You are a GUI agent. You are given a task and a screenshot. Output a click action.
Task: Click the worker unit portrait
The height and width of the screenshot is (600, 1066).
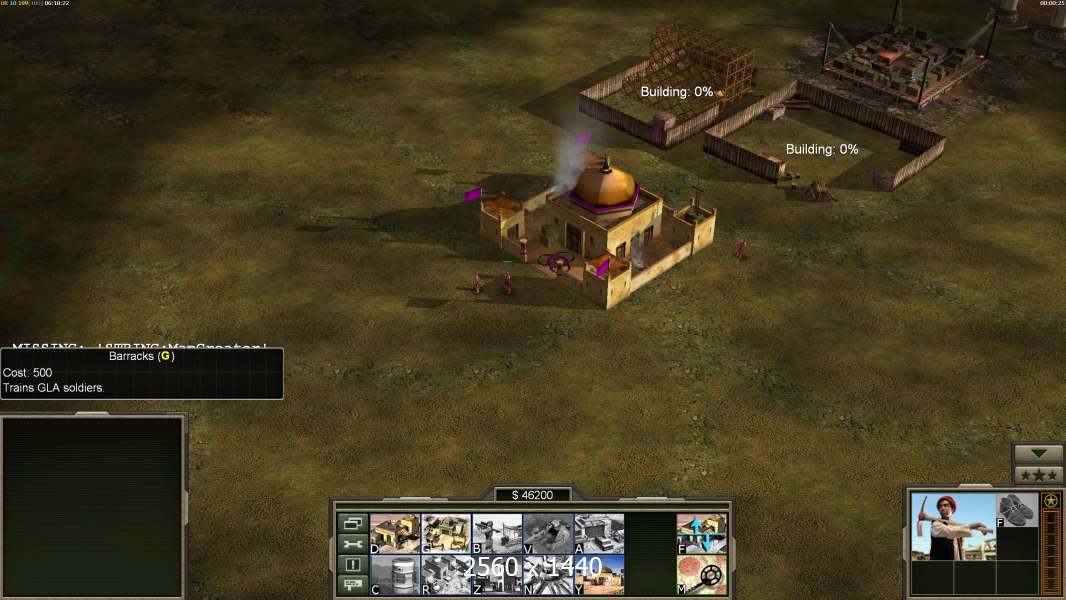[953, 526]
